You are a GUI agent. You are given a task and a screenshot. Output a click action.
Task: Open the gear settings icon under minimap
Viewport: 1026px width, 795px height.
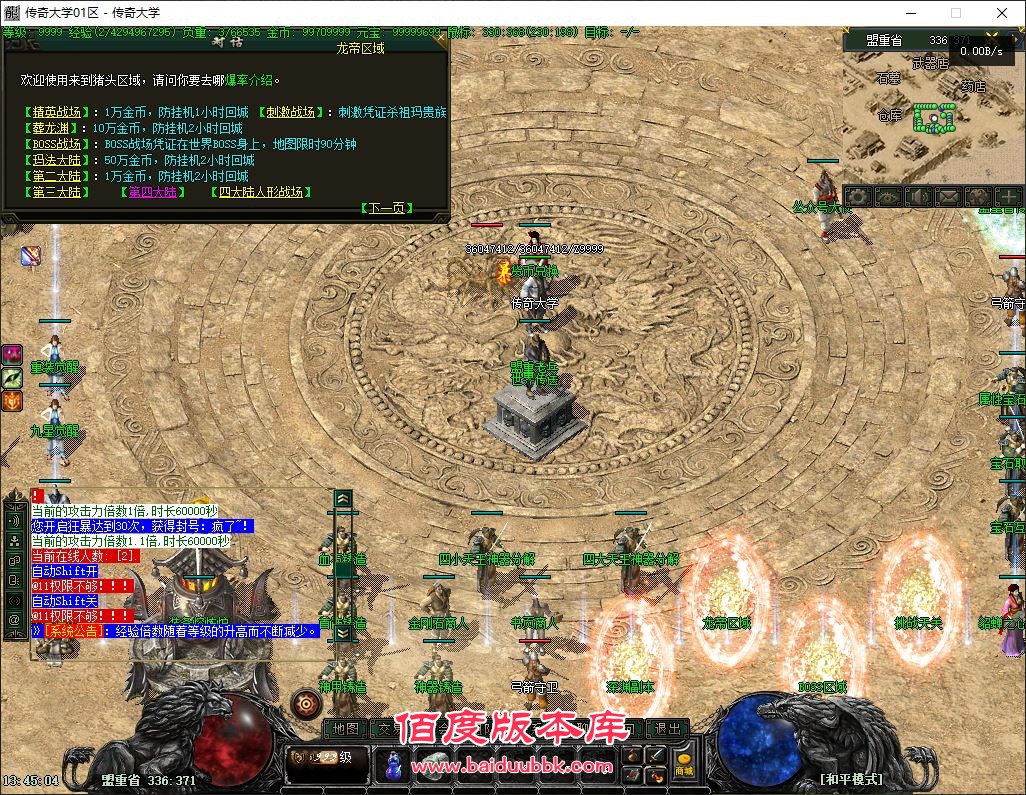pos(858,197)
